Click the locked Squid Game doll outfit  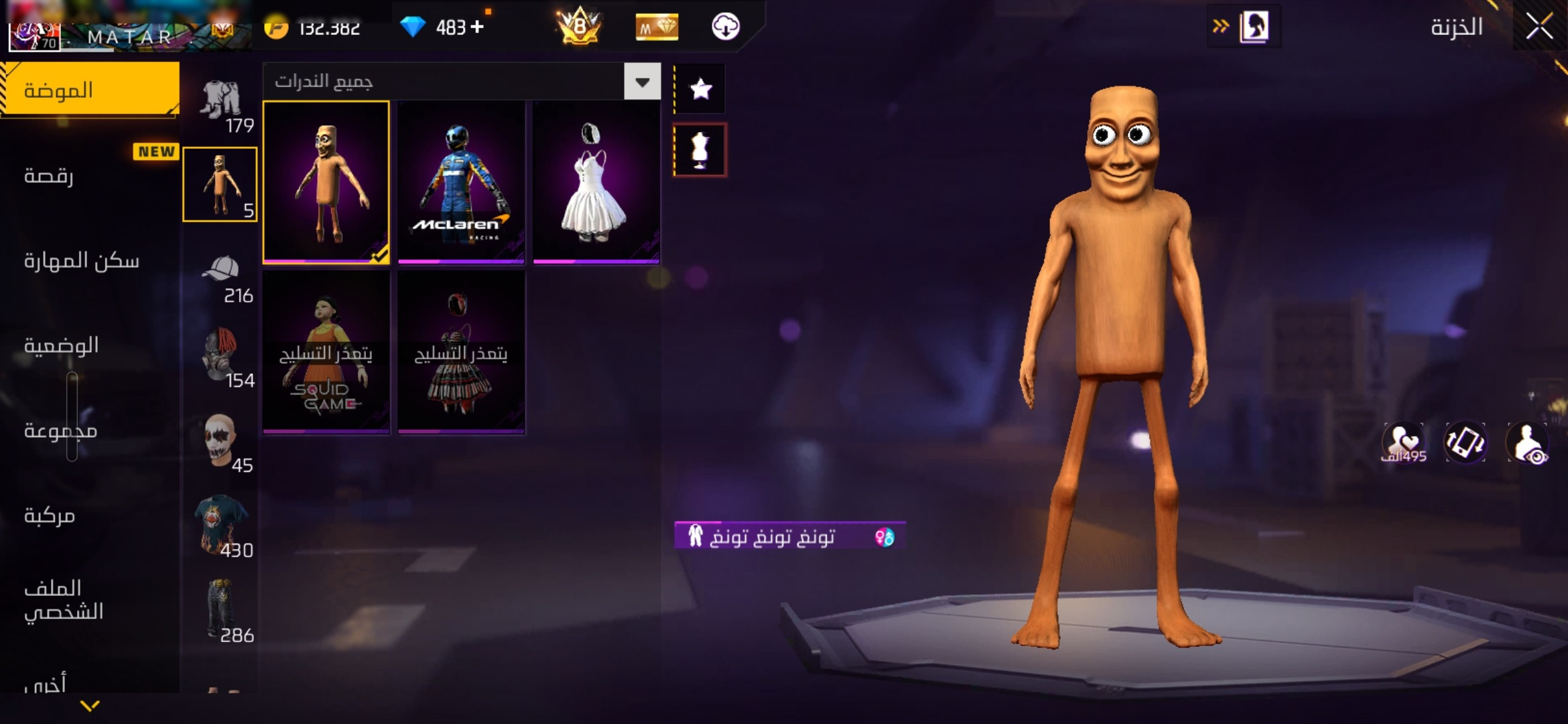pyautogui.click(x=326, y=353)
